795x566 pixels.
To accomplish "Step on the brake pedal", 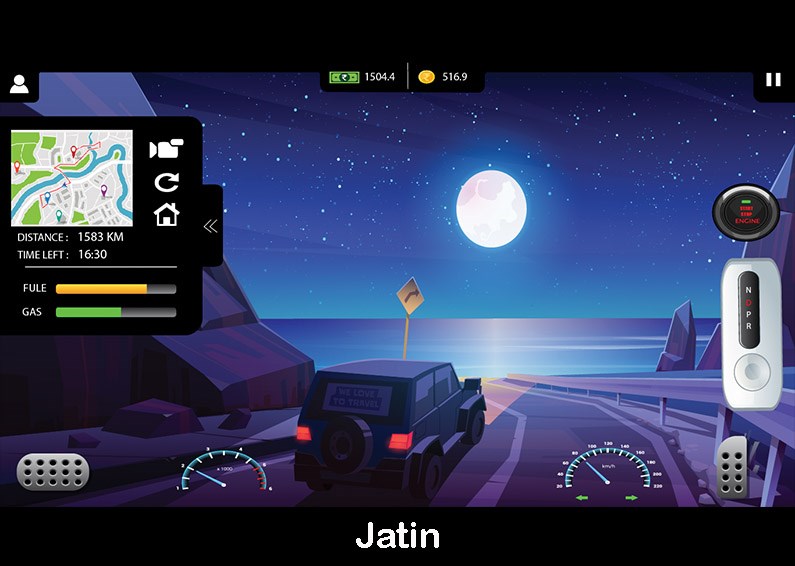I will click(x=52, y=472).
